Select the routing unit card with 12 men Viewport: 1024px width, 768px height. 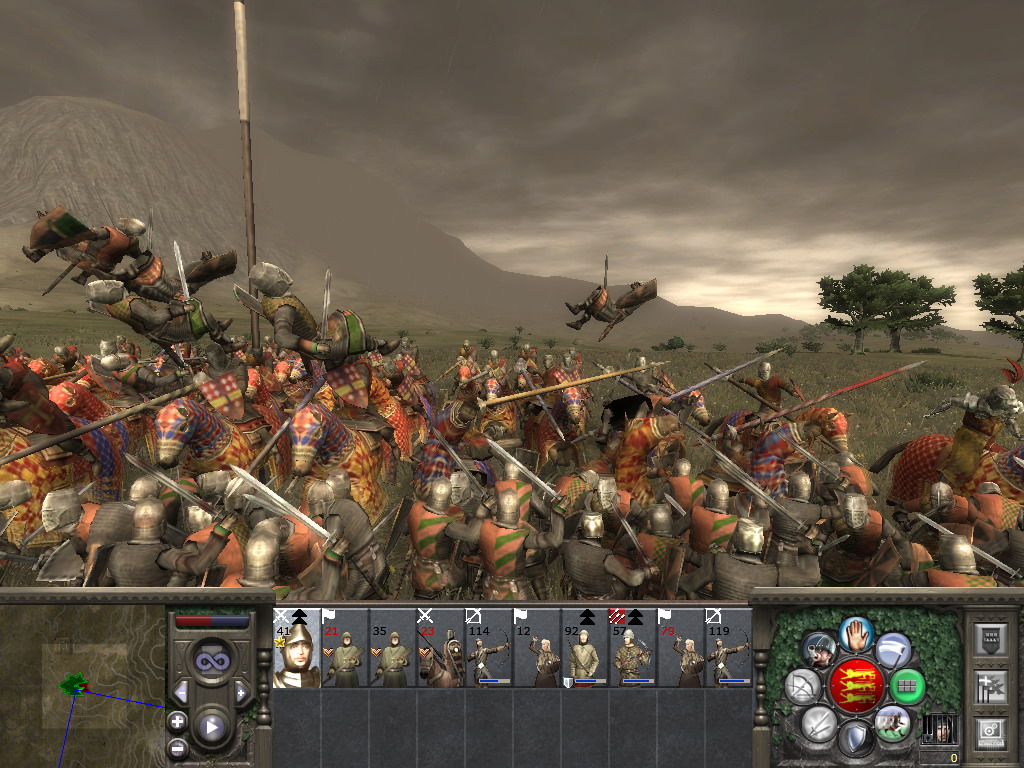click(536, 648)
